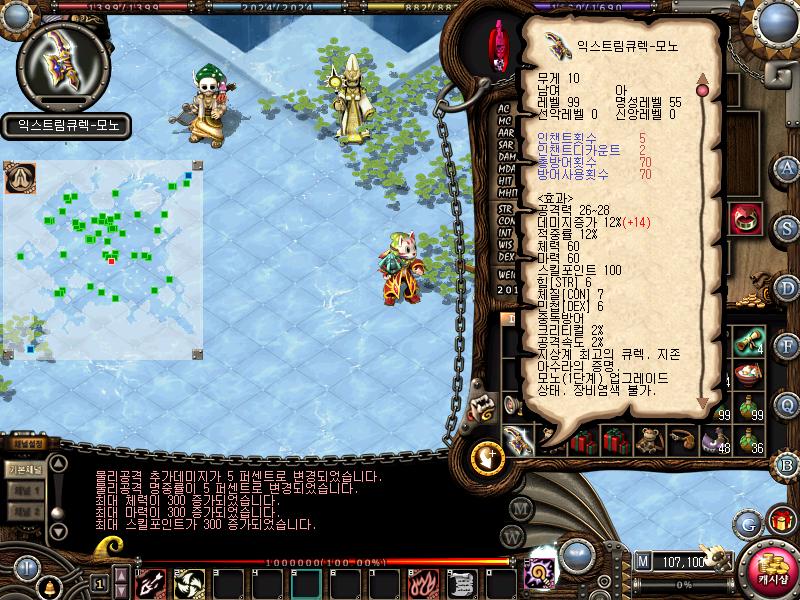
Task: Activate the white swirl hotbar skill
Action: tap(188, 581)
